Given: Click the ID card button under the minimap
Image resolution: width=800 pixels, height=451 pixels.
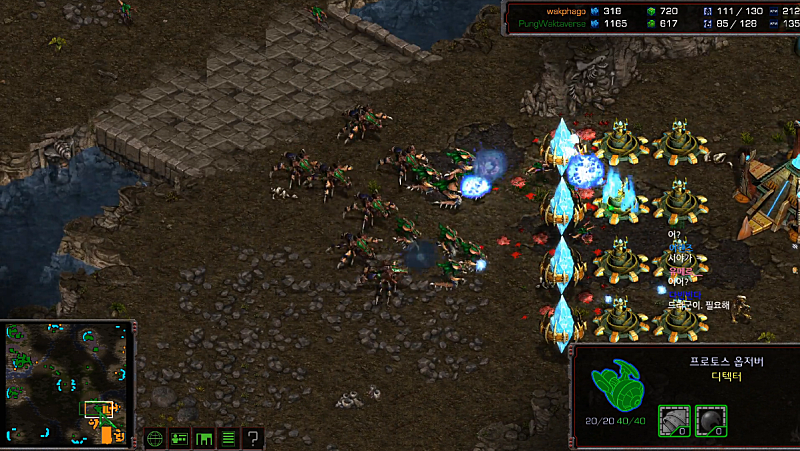Looking at the screenshot, I should point(180,438).
